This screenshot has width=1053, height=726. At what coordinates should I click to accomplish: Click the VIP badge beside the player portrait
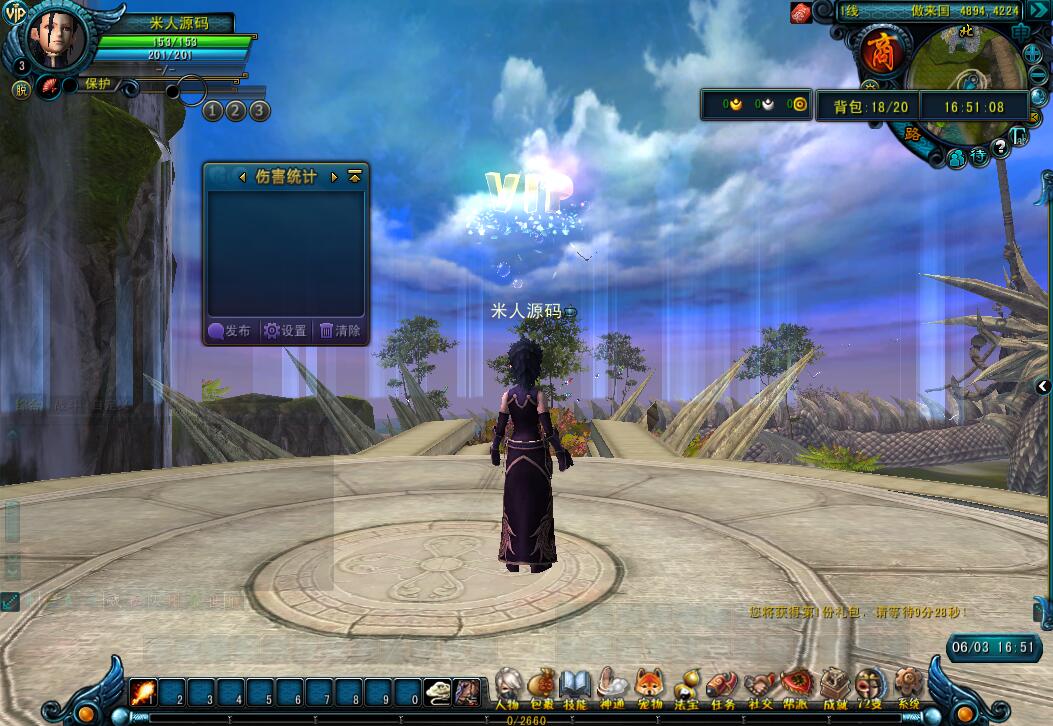(x=15, y=13)
